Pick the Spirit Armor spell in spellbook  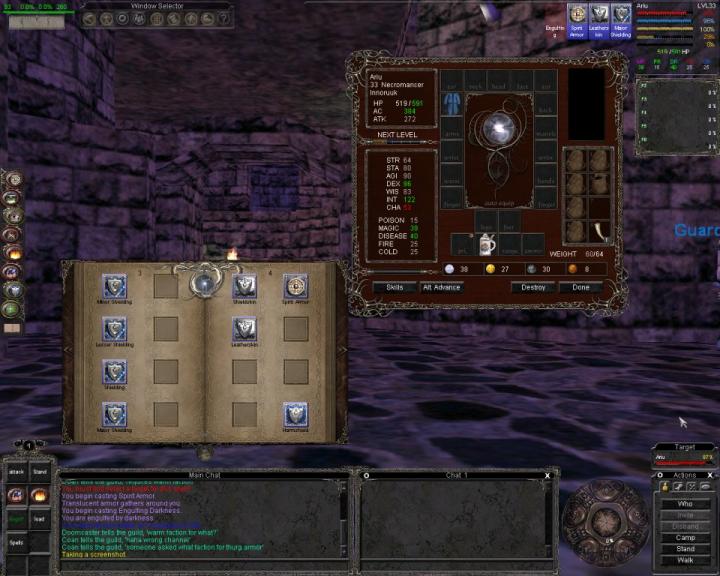pyautogui.click(x=295, y=285)
